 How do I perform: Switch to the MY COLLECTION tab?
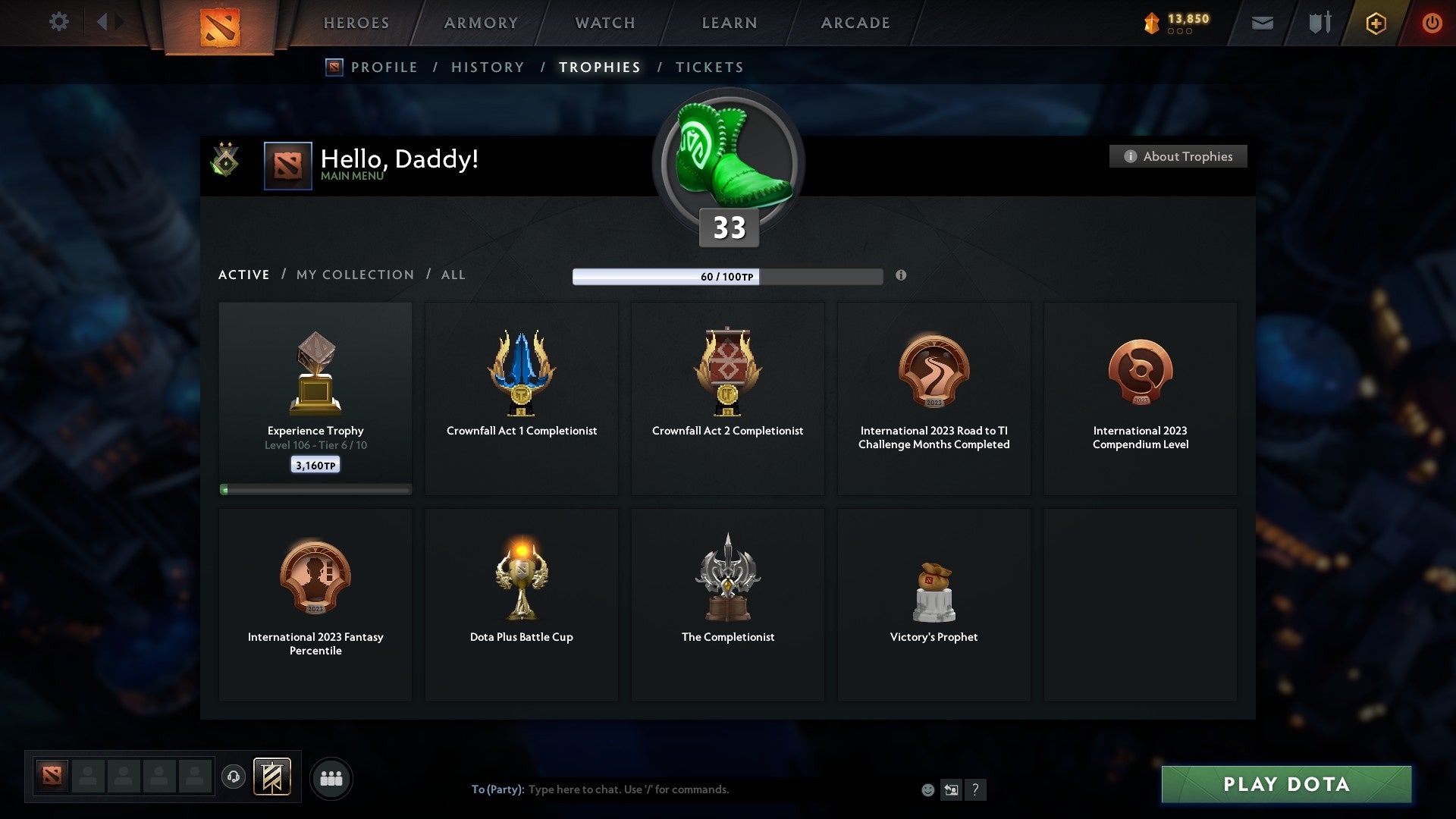click(354, 275)
